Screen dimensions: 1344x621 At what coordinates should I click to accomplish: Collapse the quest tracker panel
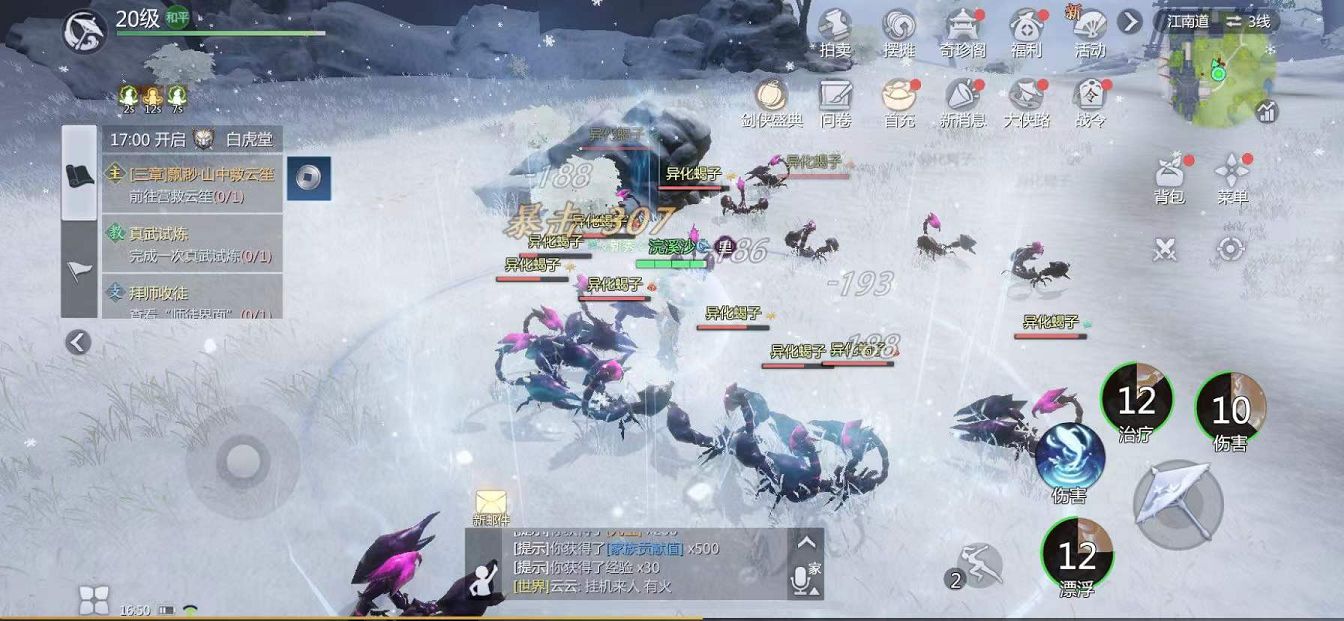[x=78, y=343]
